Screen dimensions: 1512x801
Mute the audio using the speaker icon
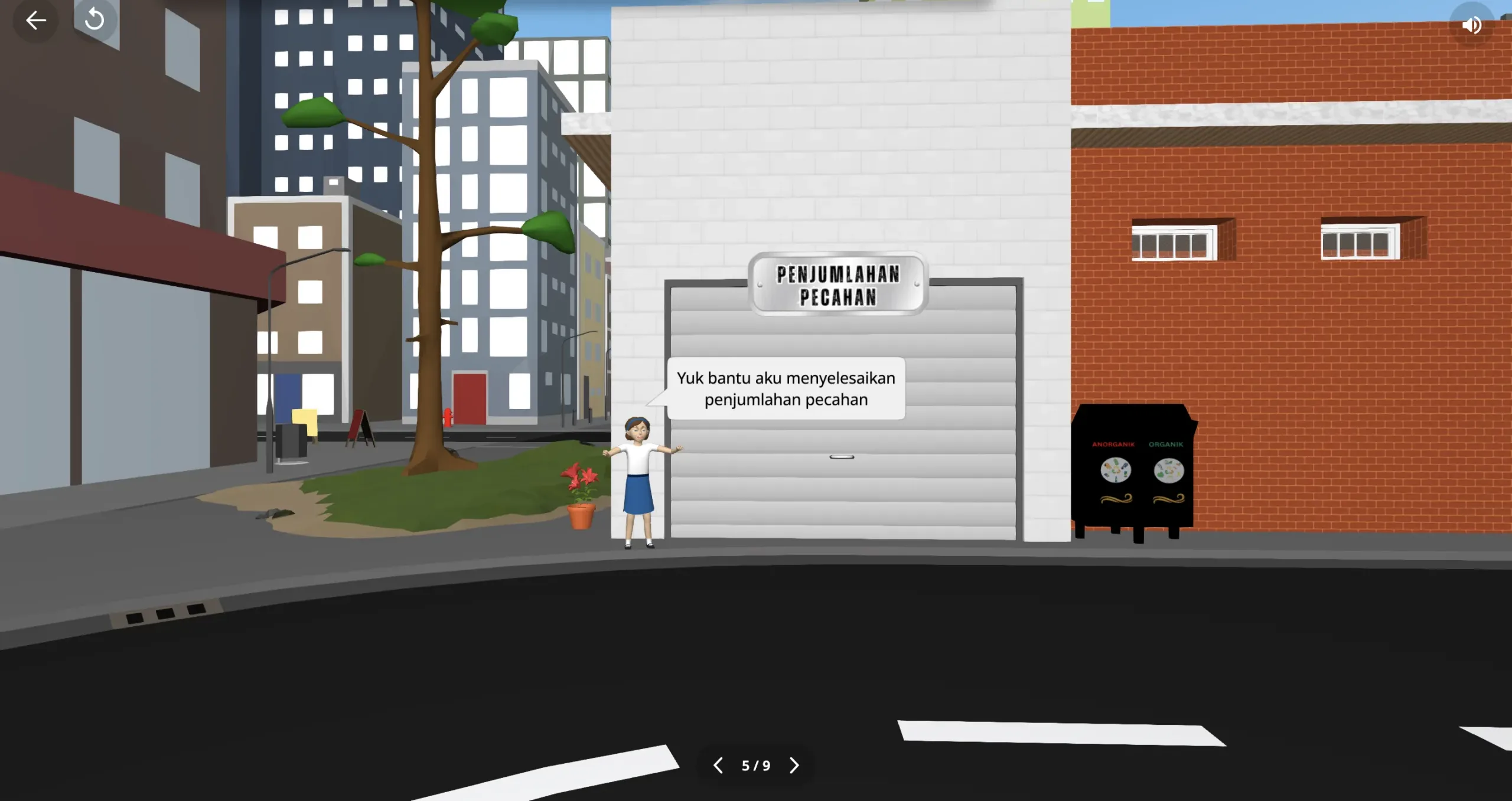click(1472, 24)
